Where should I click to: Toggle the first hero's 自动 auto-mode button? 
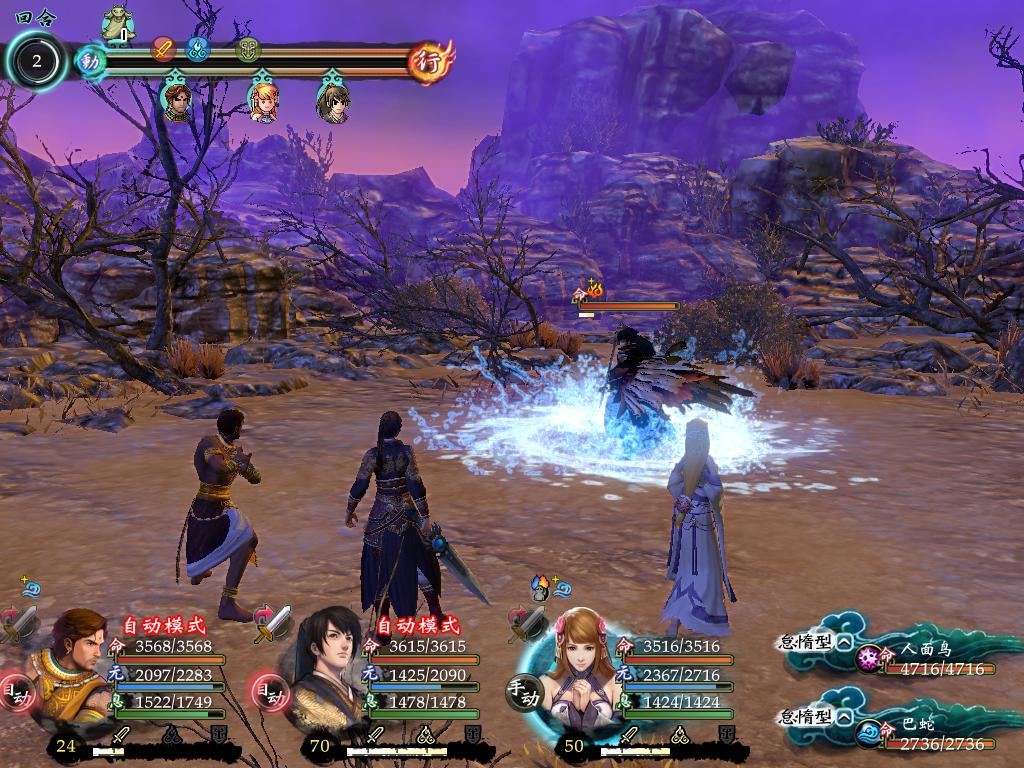(x=14, y=691)
